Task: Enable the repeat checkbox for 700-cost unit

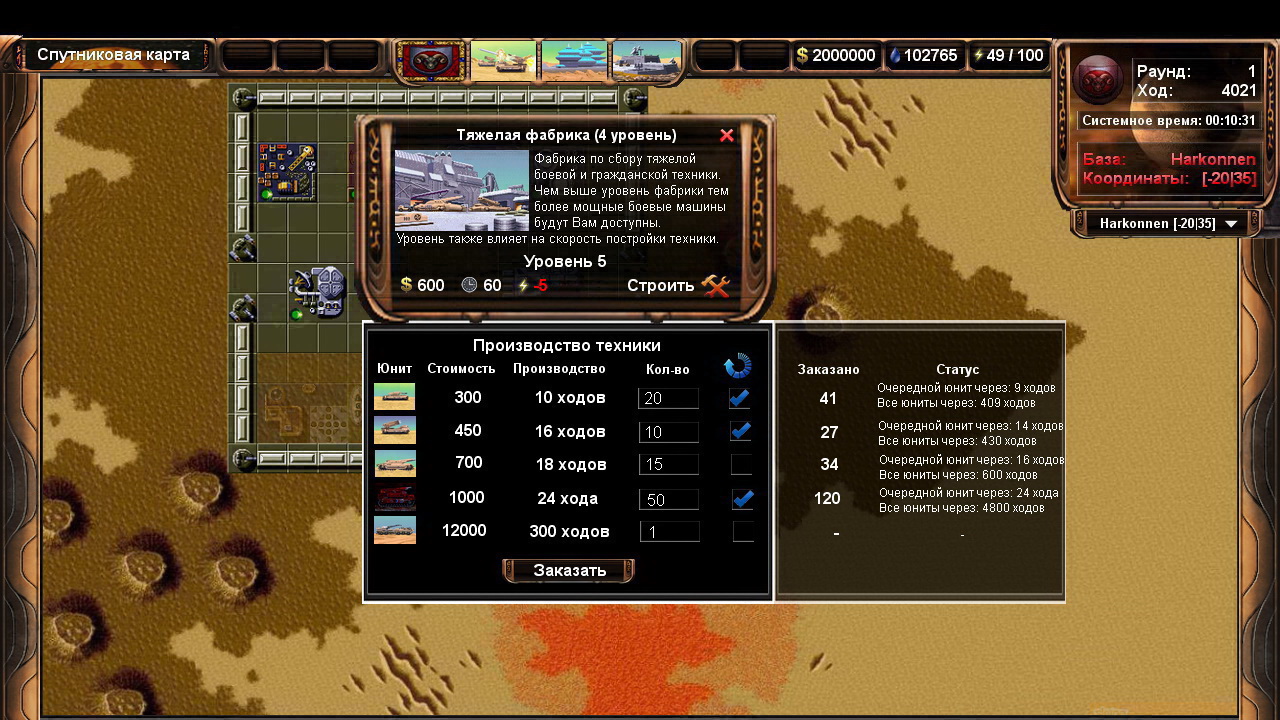Action: (x=742, y=464)
